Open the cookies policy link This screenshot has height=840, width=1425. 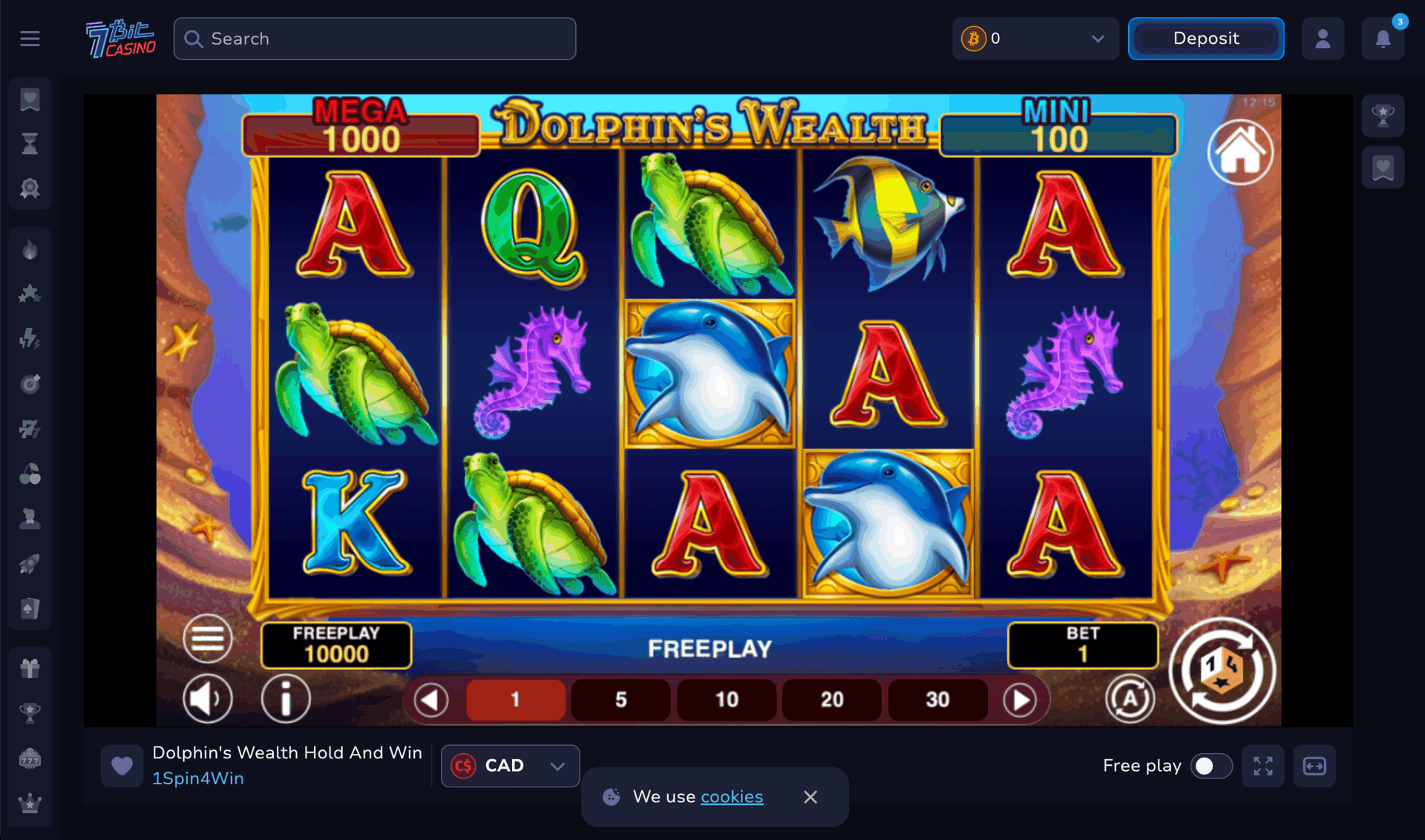pyautogui.click(x=731, y=796)
